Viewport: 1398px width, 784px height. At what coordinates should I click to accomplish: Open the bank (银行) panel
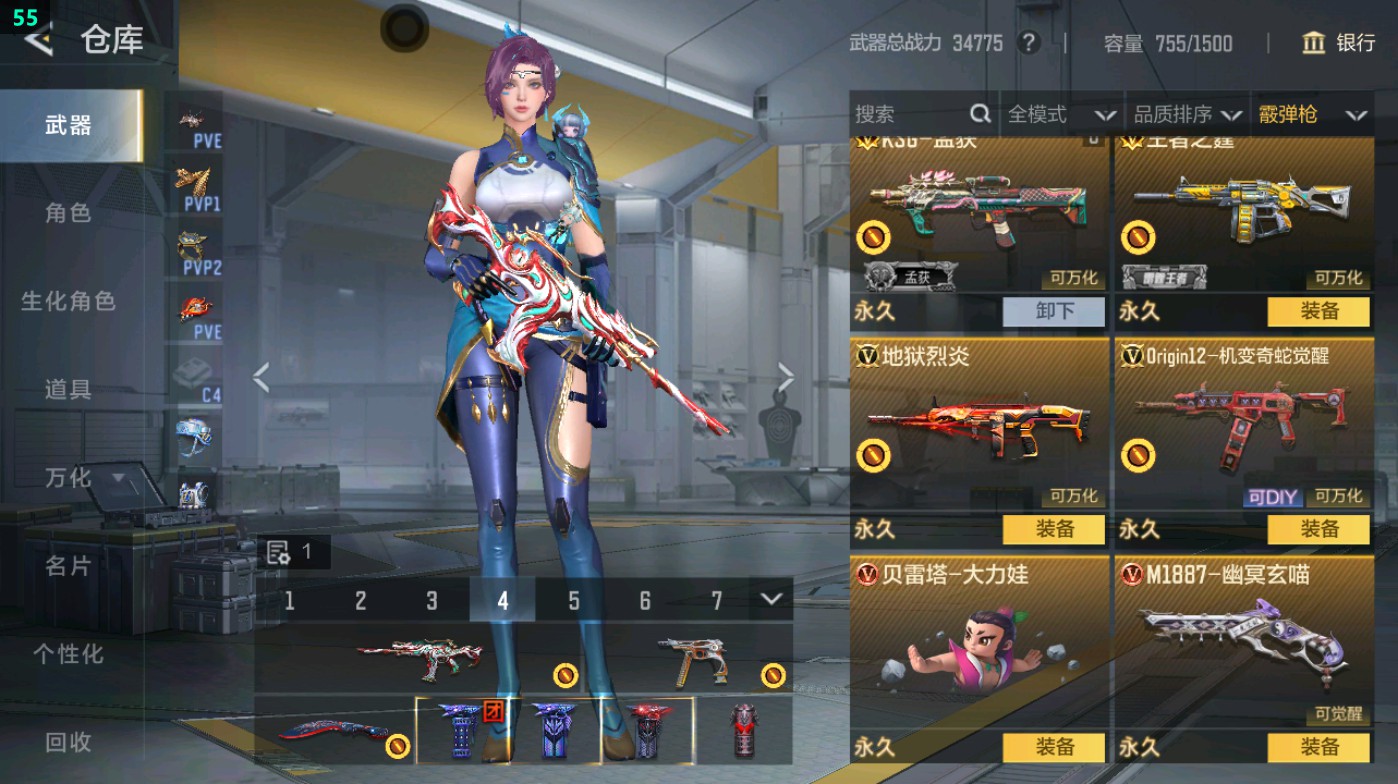(1340, 44)
